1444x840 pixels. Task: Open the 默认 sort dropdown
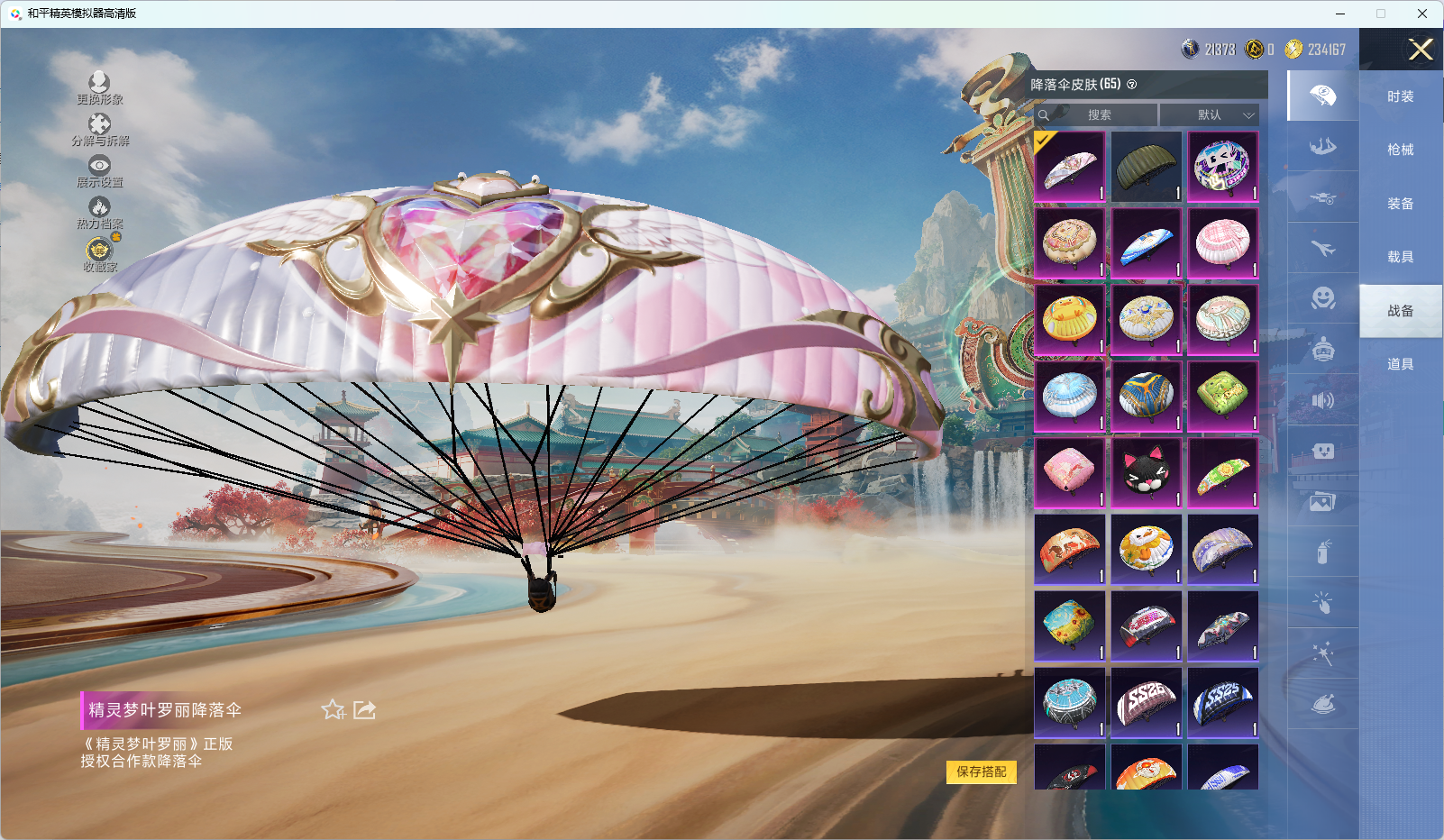pyautogui.click(x=1209, y=115)
